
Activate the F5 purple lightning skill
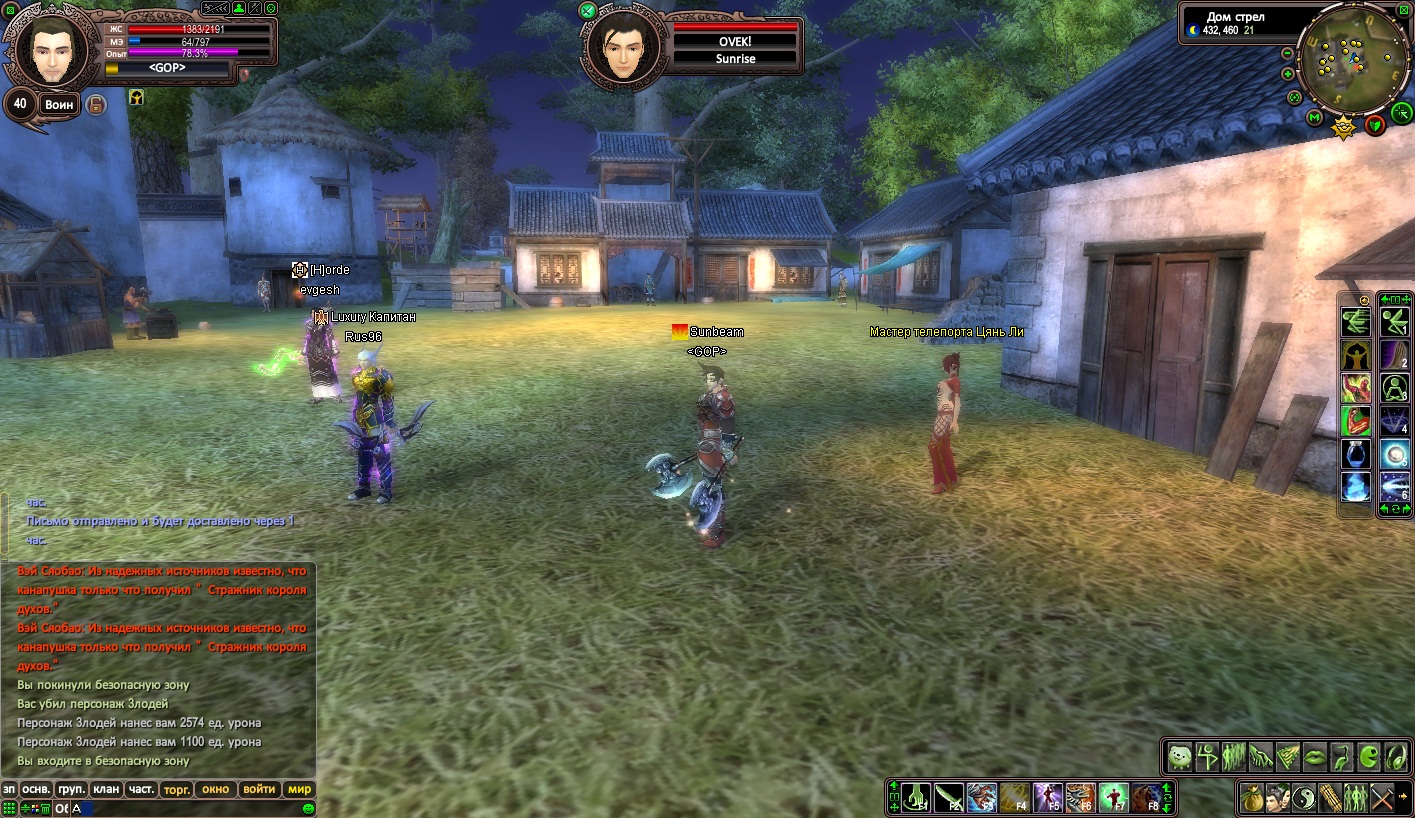1048,798
